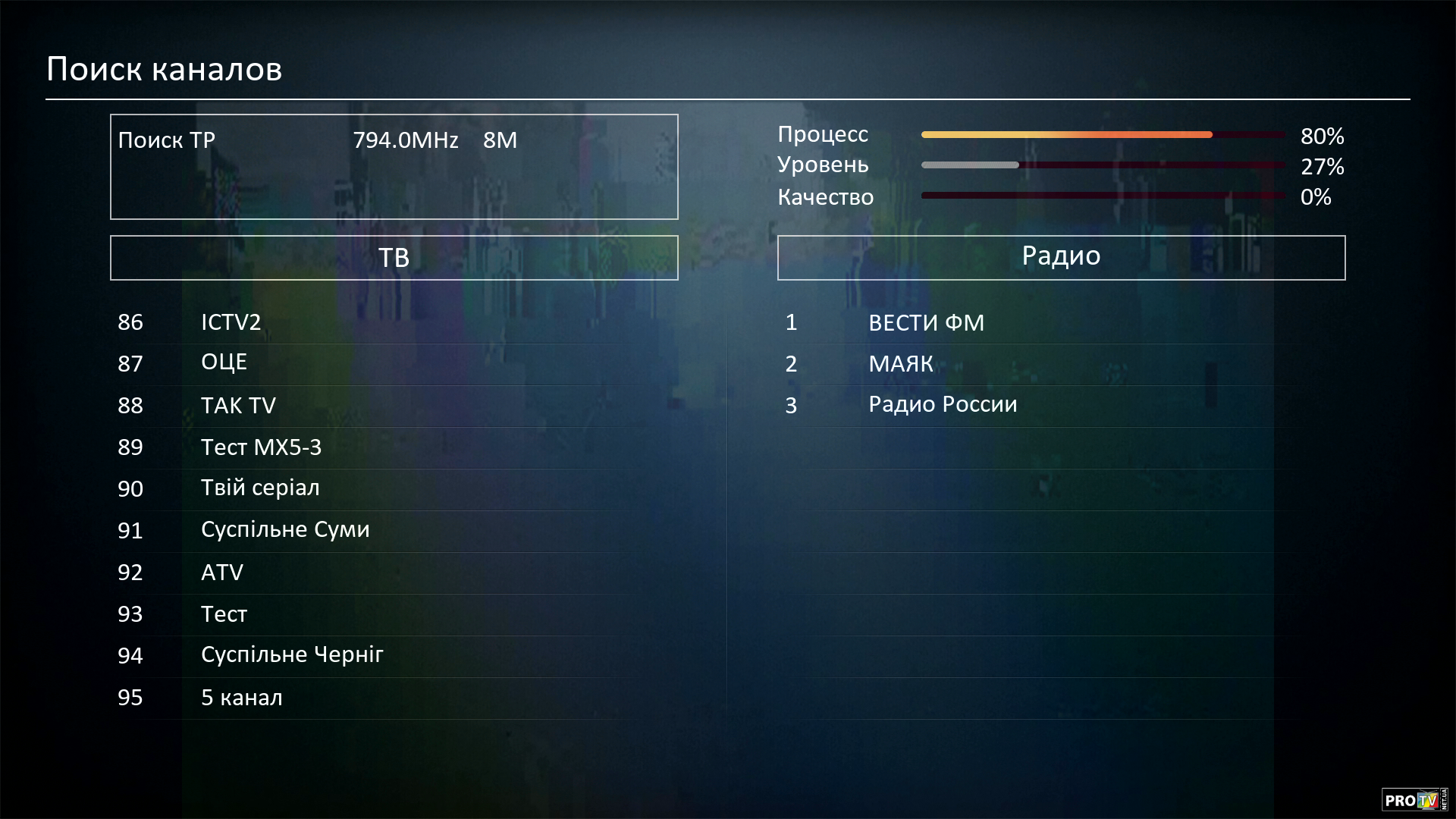The width and height of the screenshot is (1456, 819).
Task: Select the Твій серіал channel
Action: tap(260, 488)
